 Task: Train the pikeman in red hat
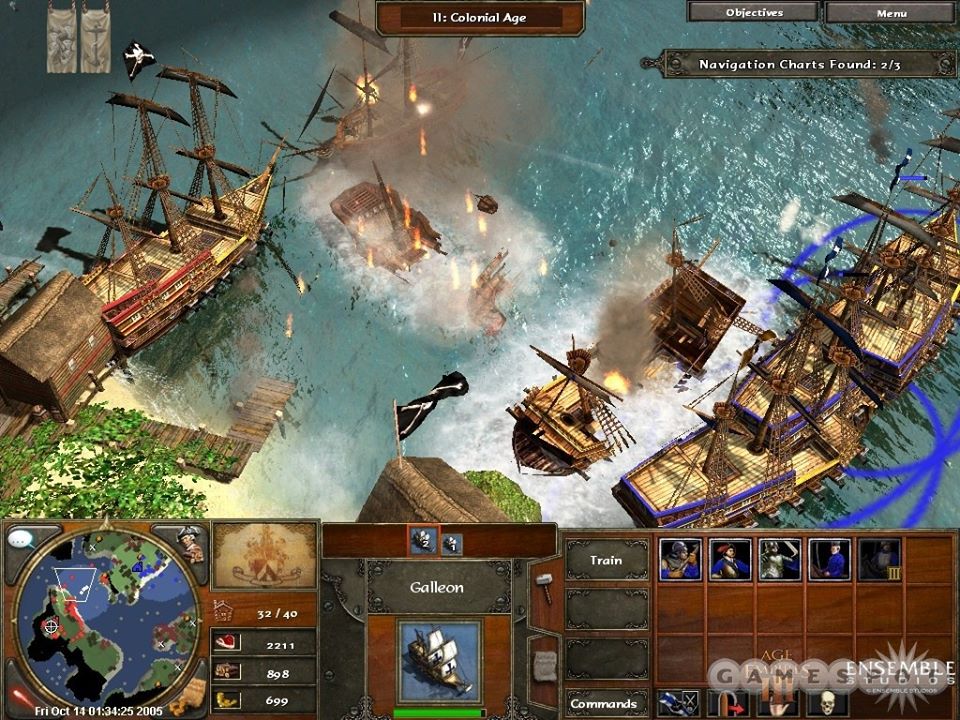730,559
